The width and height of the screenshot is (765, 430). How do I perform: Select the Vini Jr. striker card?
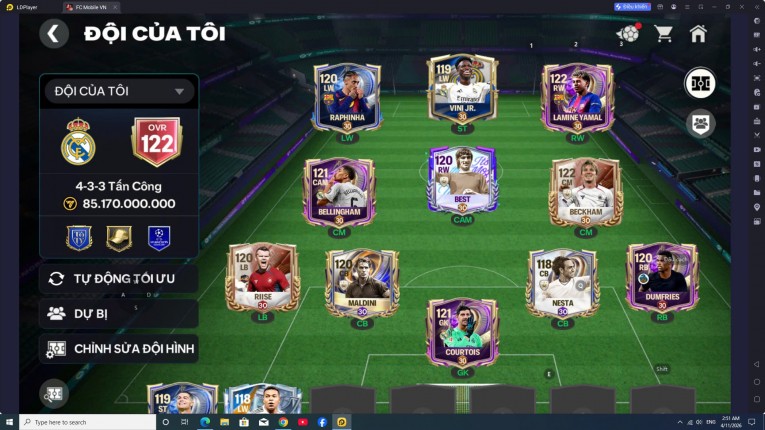(462, 92)
